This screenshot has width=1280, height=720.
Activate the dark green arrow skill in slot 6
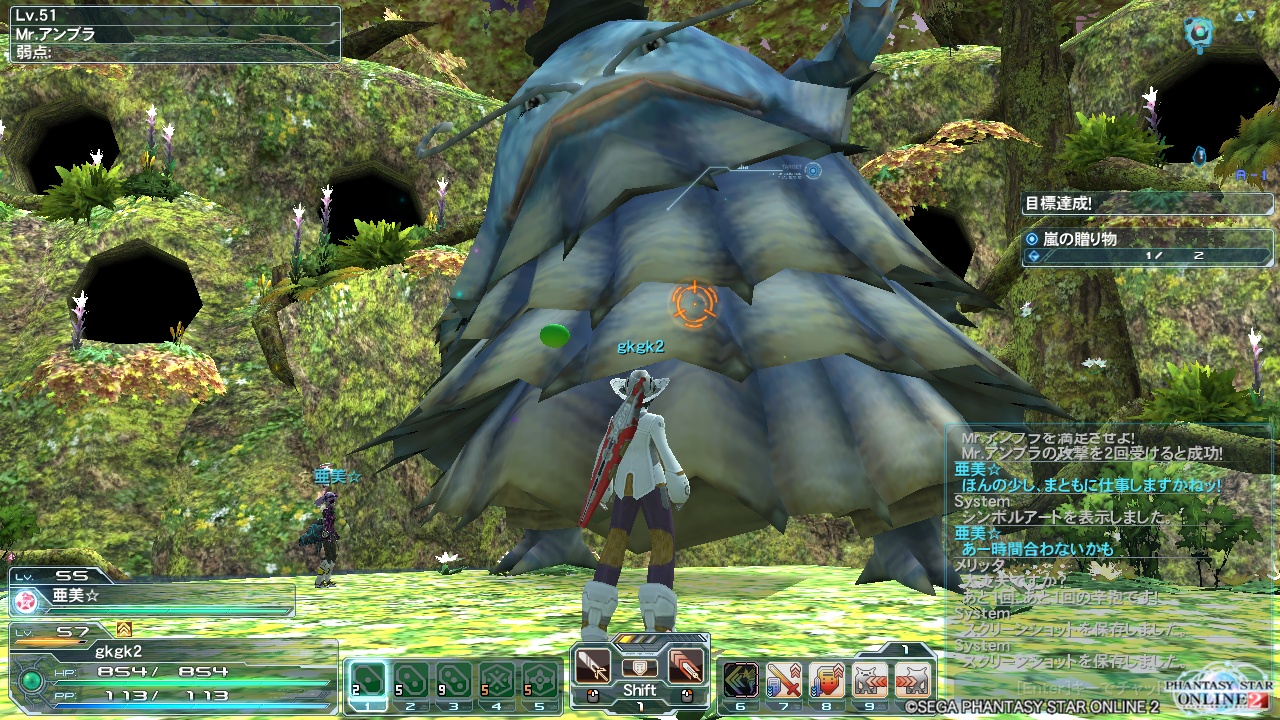point(740,679)
